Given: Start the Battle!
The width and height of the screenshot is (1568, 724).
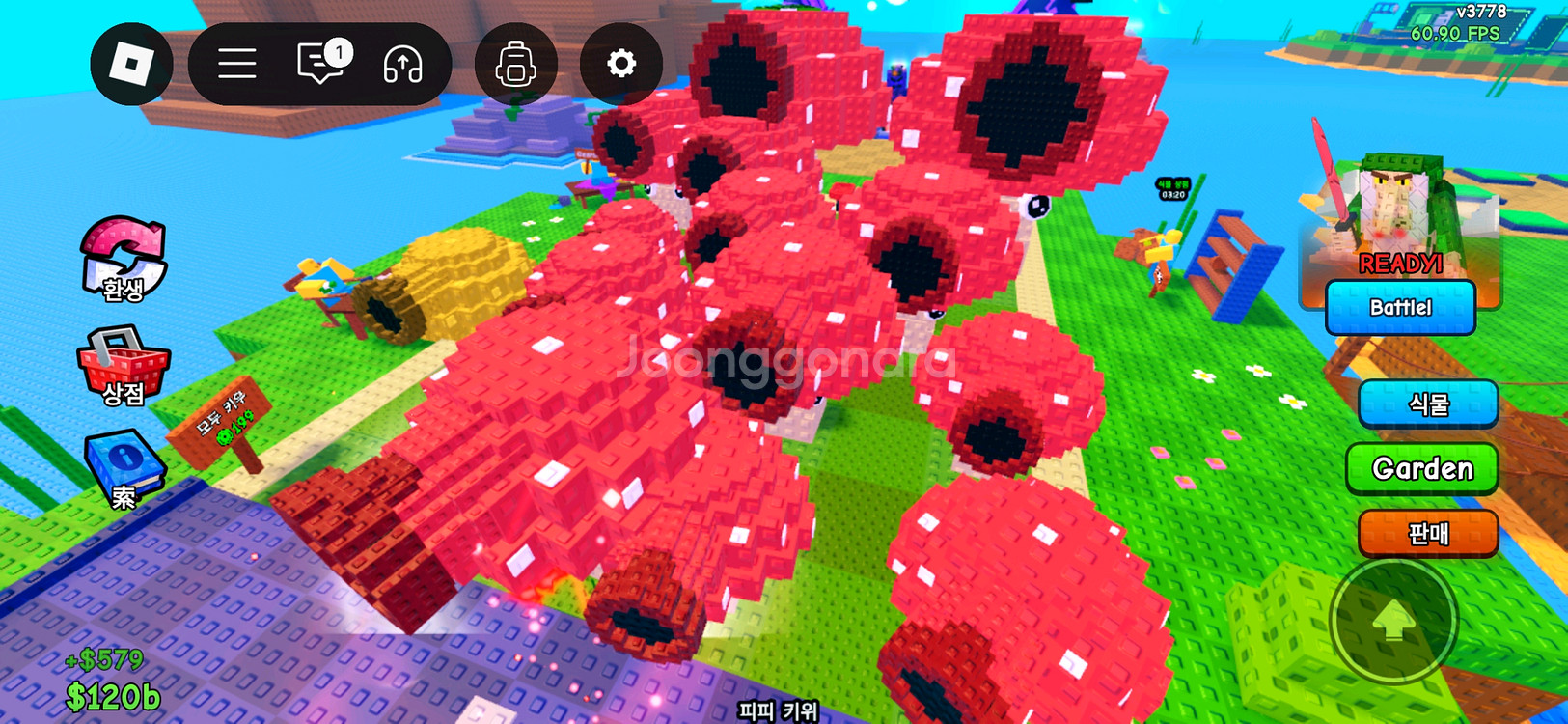Looking at the screenshot, I should pos(1400,308).
